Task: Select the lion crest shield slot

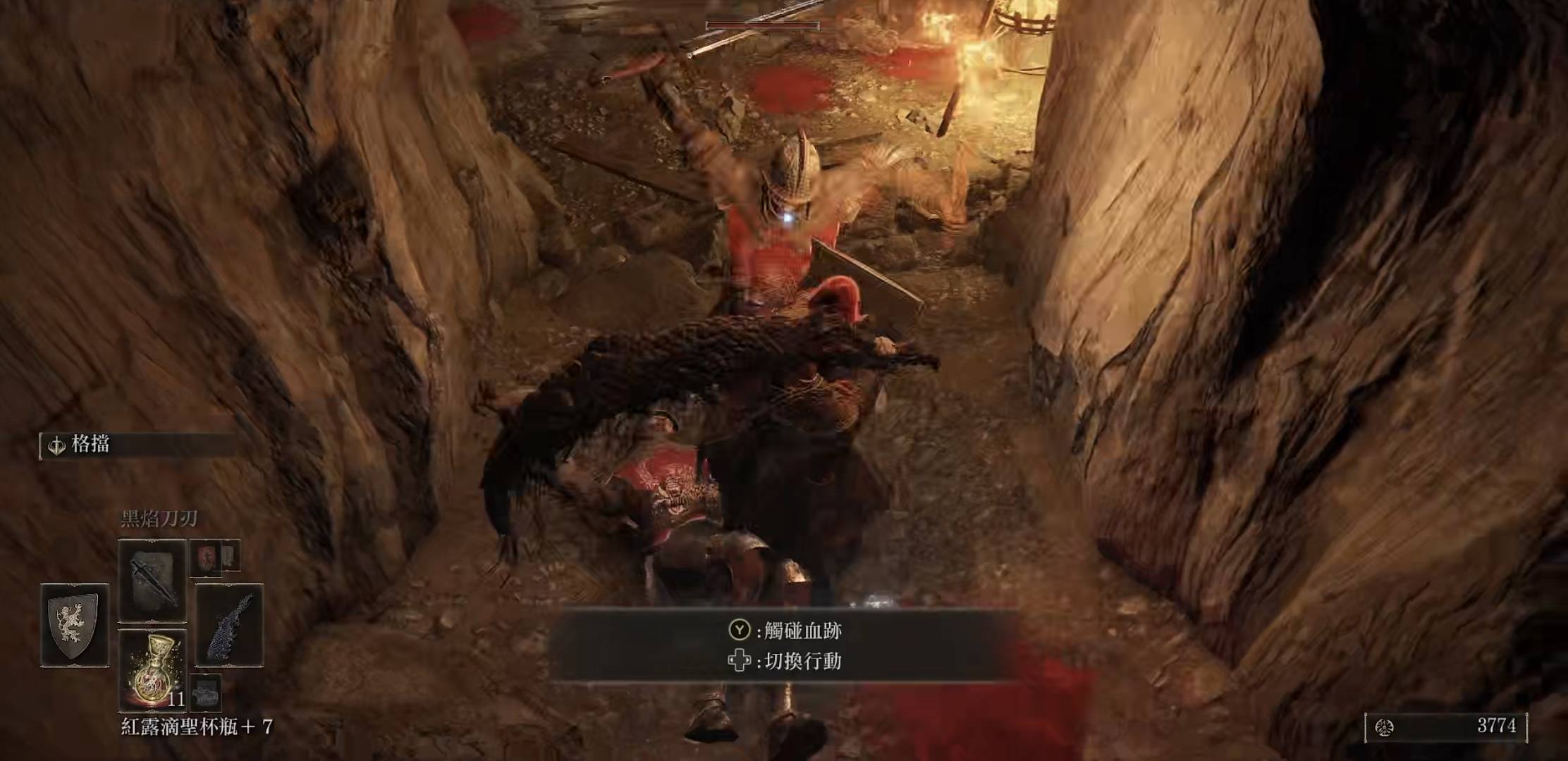Action: [75, 625]
